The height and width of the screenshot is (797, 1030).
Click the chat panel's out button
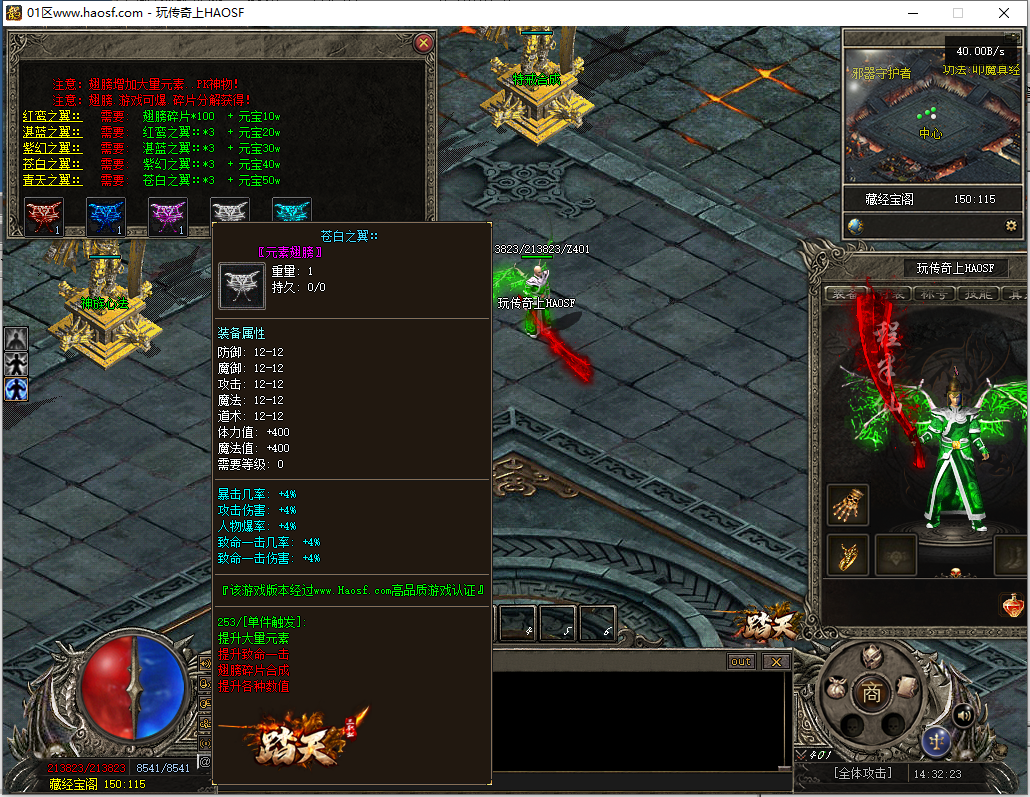pyautogui.click(x=741, y=662)
